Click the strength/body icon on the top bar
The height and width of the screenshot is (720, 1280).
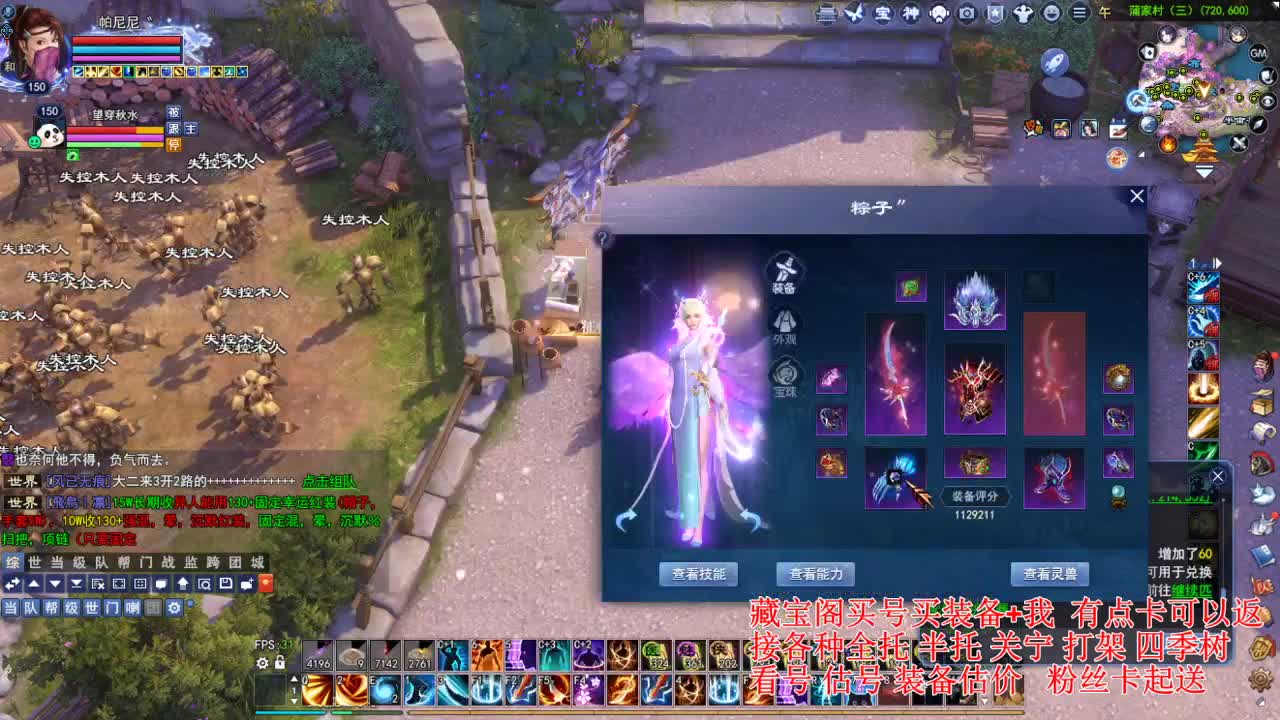coord(1024,14)
